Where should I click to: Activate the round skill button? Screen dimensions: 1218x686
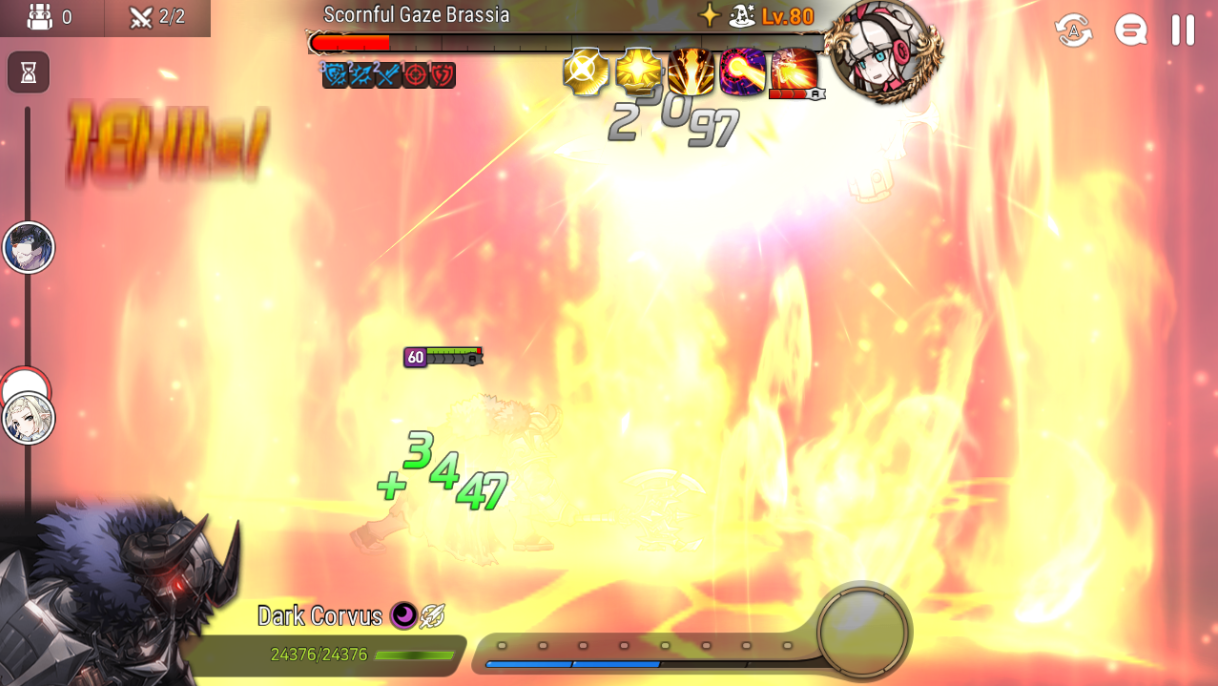[862, 632]
